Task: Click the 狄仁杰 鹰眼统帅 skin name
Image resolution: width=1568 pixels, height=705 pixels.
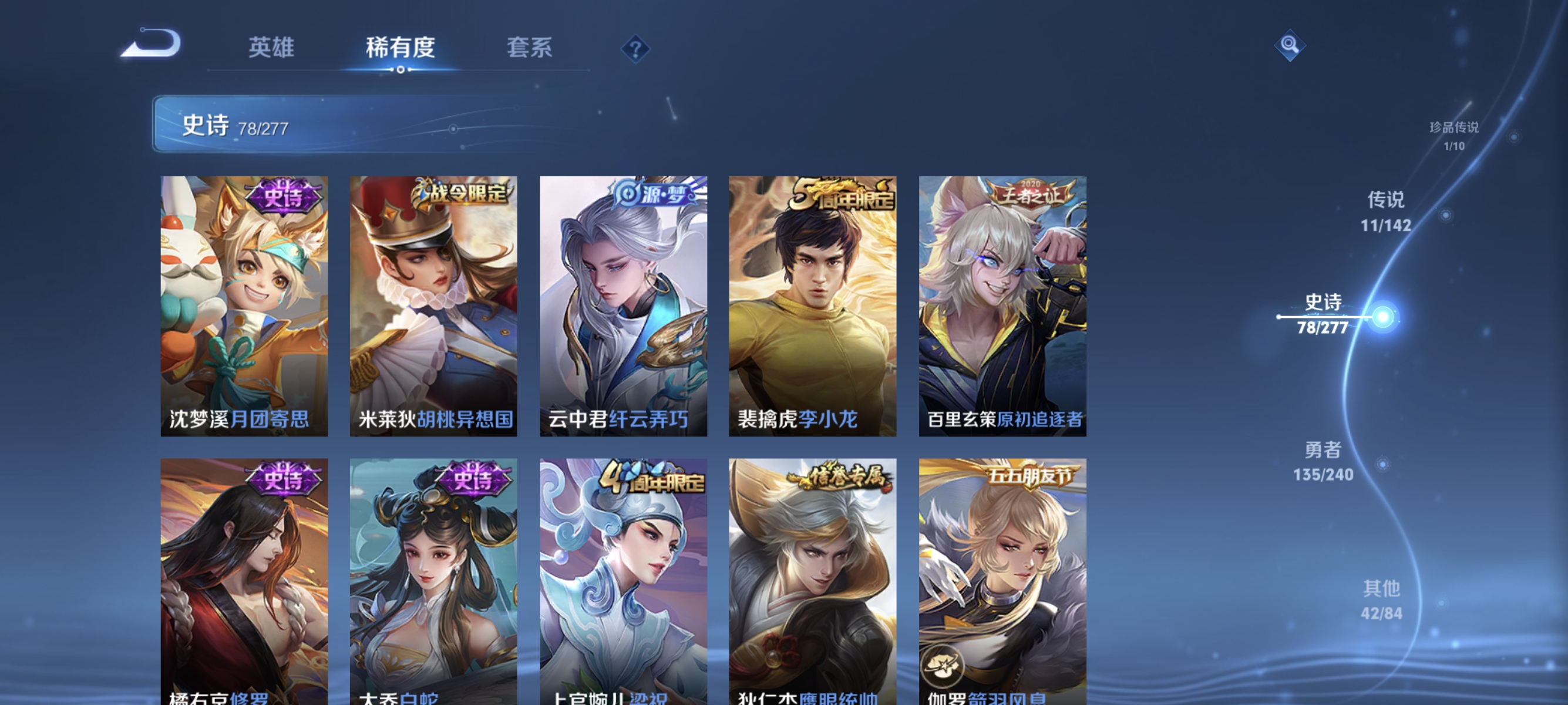Action: click(x=810, y=700)
